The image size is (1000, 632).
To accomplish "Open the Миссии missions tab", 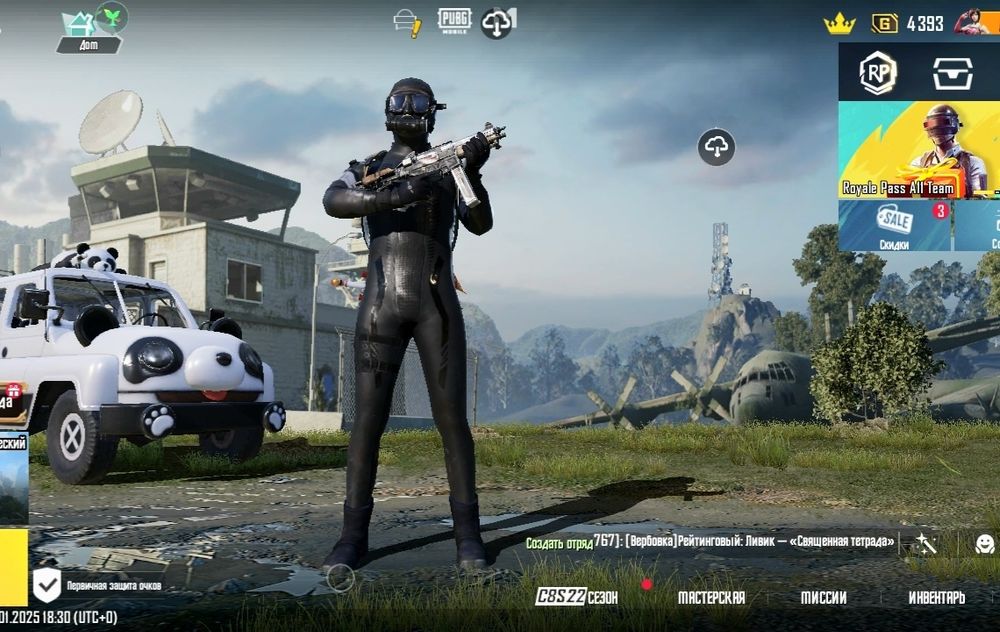I will (823, 597).
